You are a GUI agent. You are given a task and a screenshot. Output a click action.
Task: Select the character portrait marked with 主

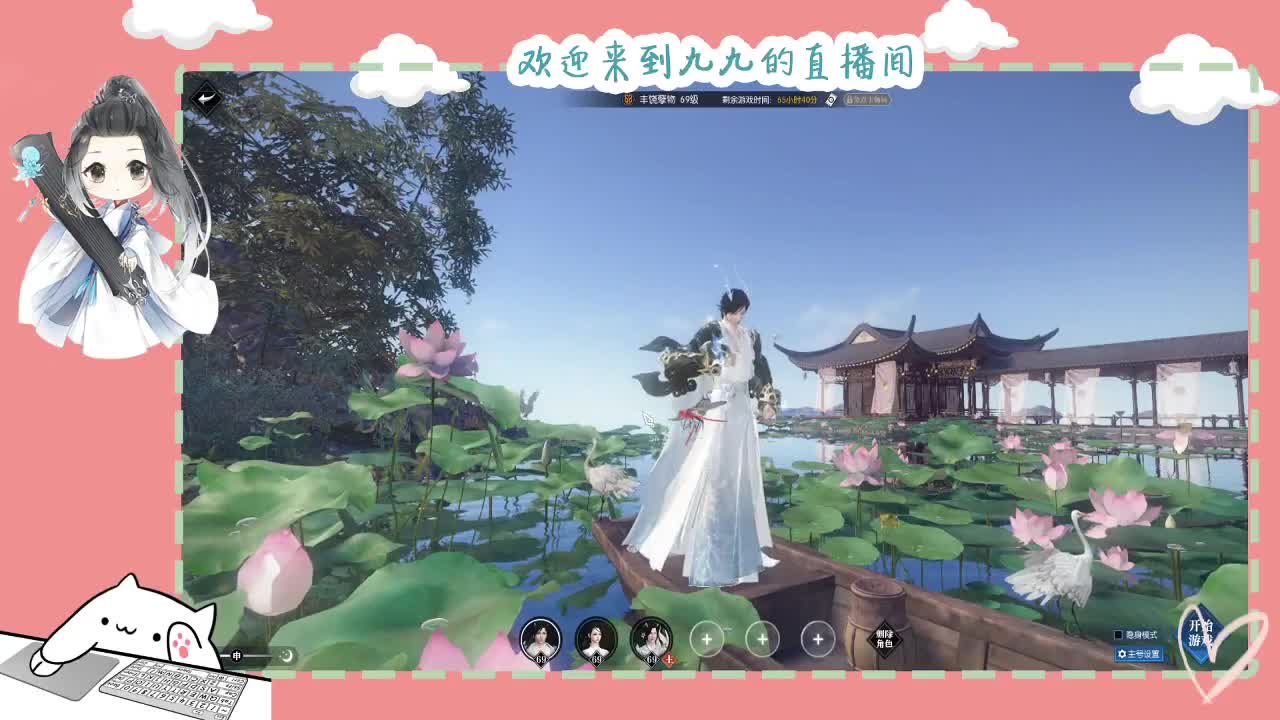(x=651, y=637)
